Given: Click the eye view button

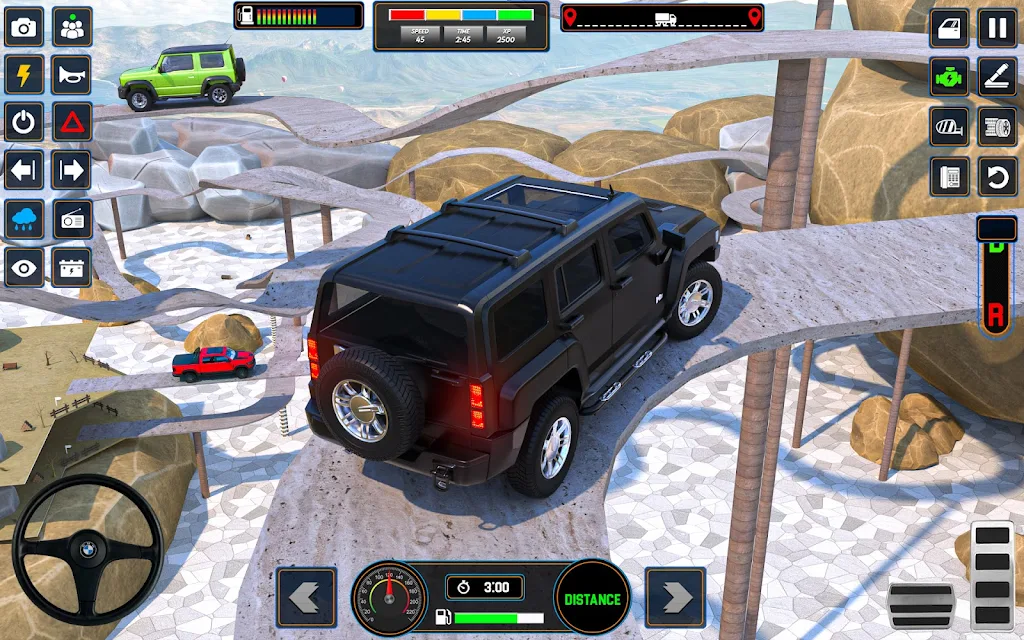Looking at the screenshot, I should point(24,267).
